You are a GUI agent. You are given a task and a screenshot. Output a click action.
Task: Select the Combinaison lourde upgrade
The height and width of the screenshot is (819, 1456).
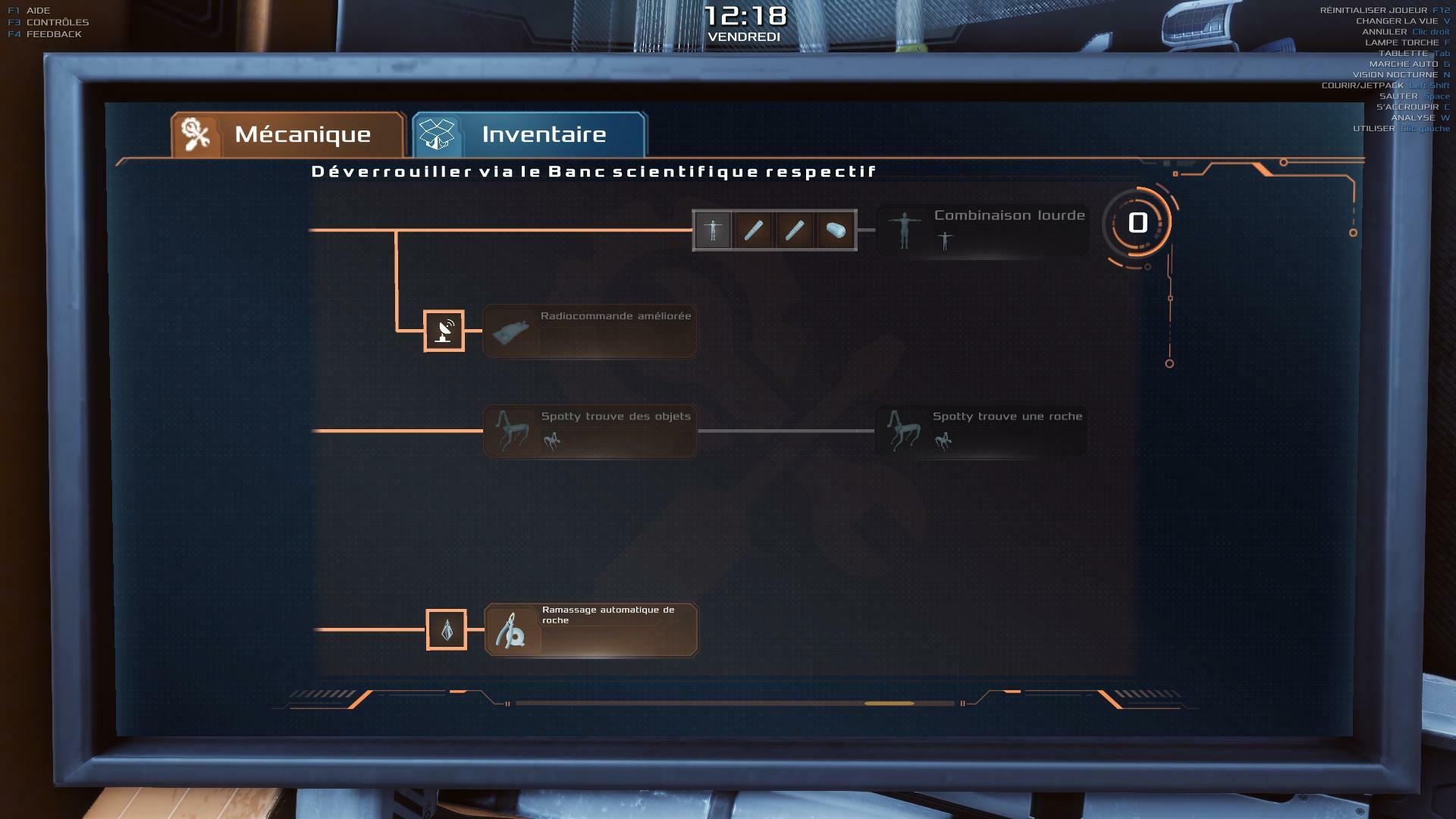tap(982, 230)
